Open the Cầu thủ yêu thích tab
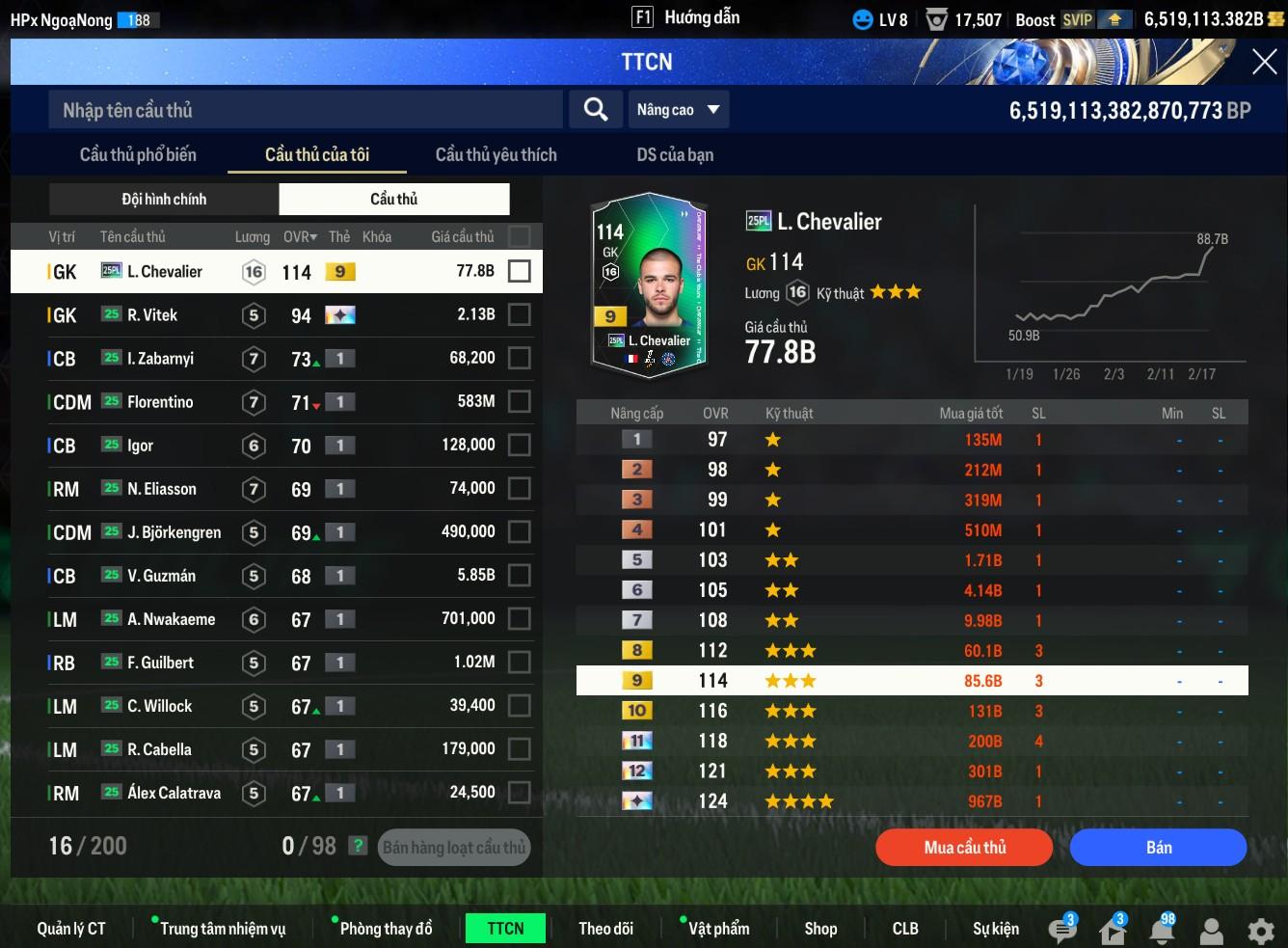Viewport: 1288px width, 948px height. (x=496, y=154)
